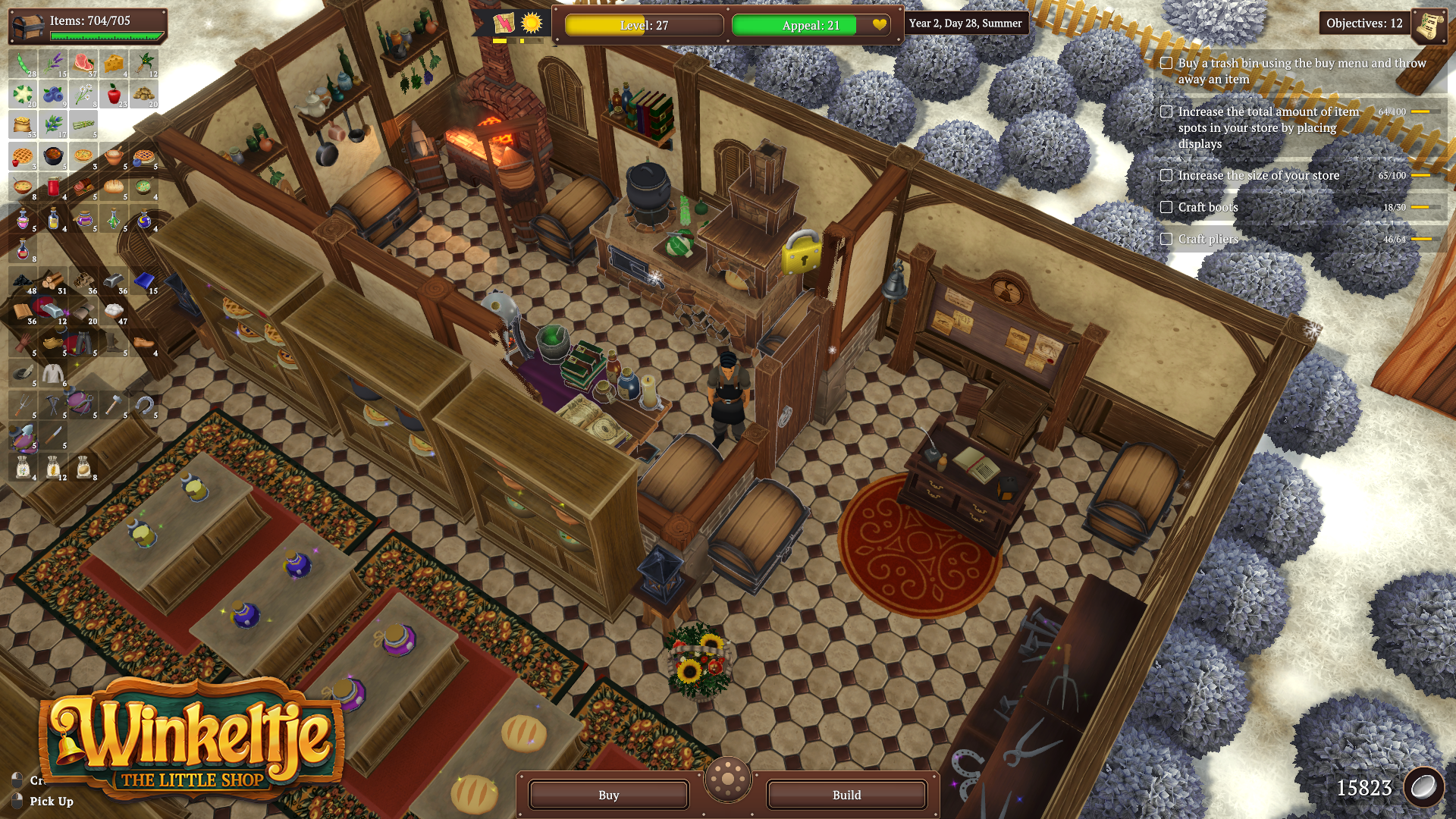Click the boots icon in the inventory
This screenshot has height=819, width=1456.
tap(114, 344)
